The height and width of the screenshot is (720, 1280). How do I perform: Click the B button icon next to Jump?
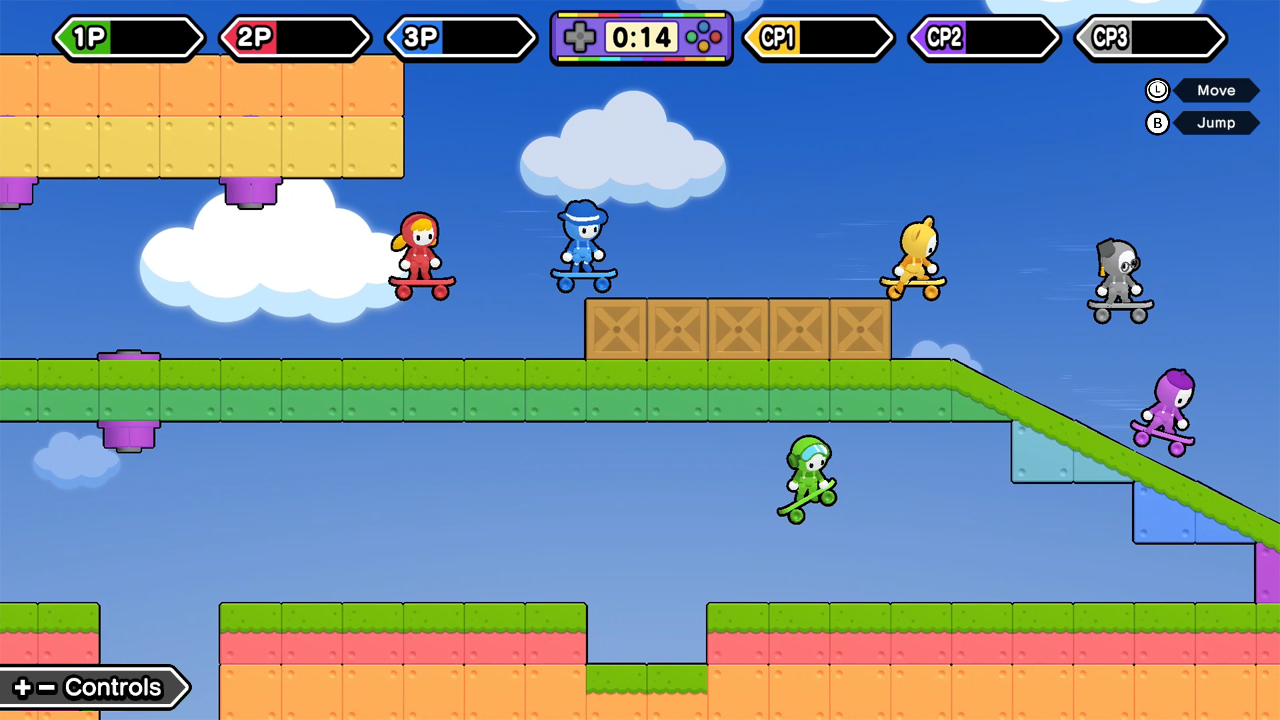click(1157, 123)
